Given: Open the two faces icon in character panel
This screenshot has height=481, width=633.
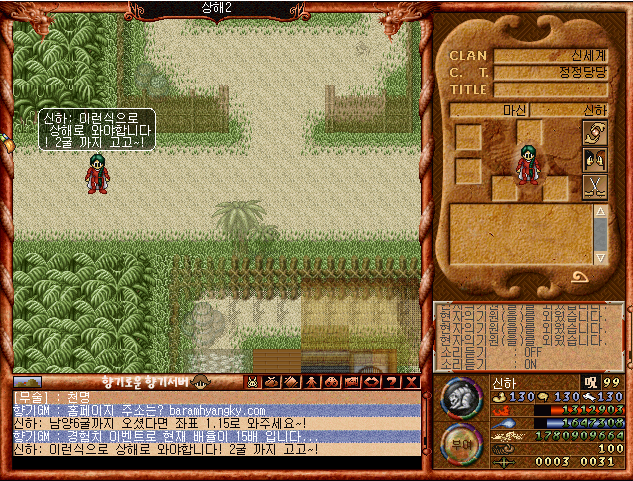Looking at the screenshot, I should pyautogui.click(x=595, y=159).
